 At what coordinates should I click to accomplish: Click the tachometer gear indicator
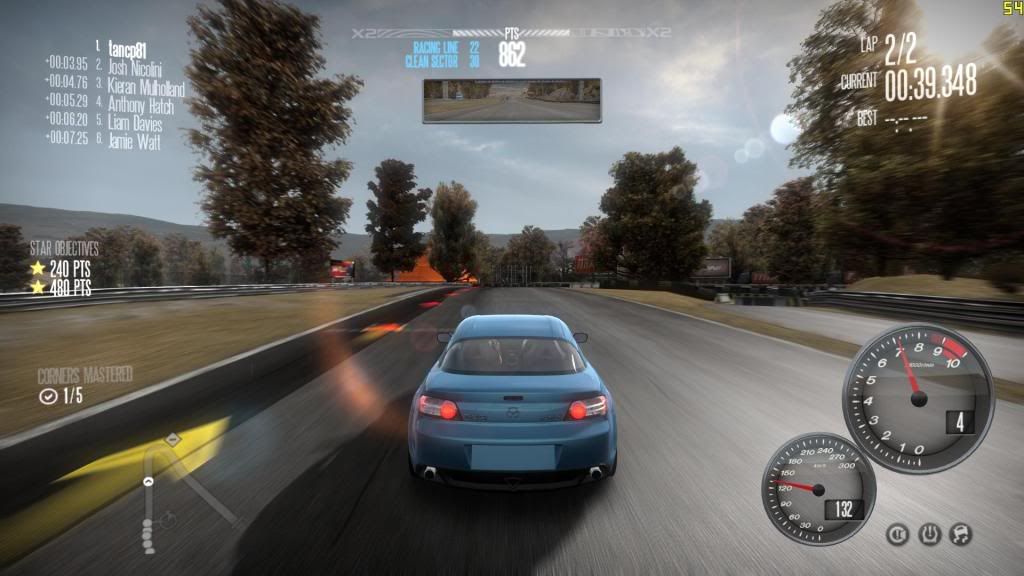pyautogui.click(x=961, y=422)
